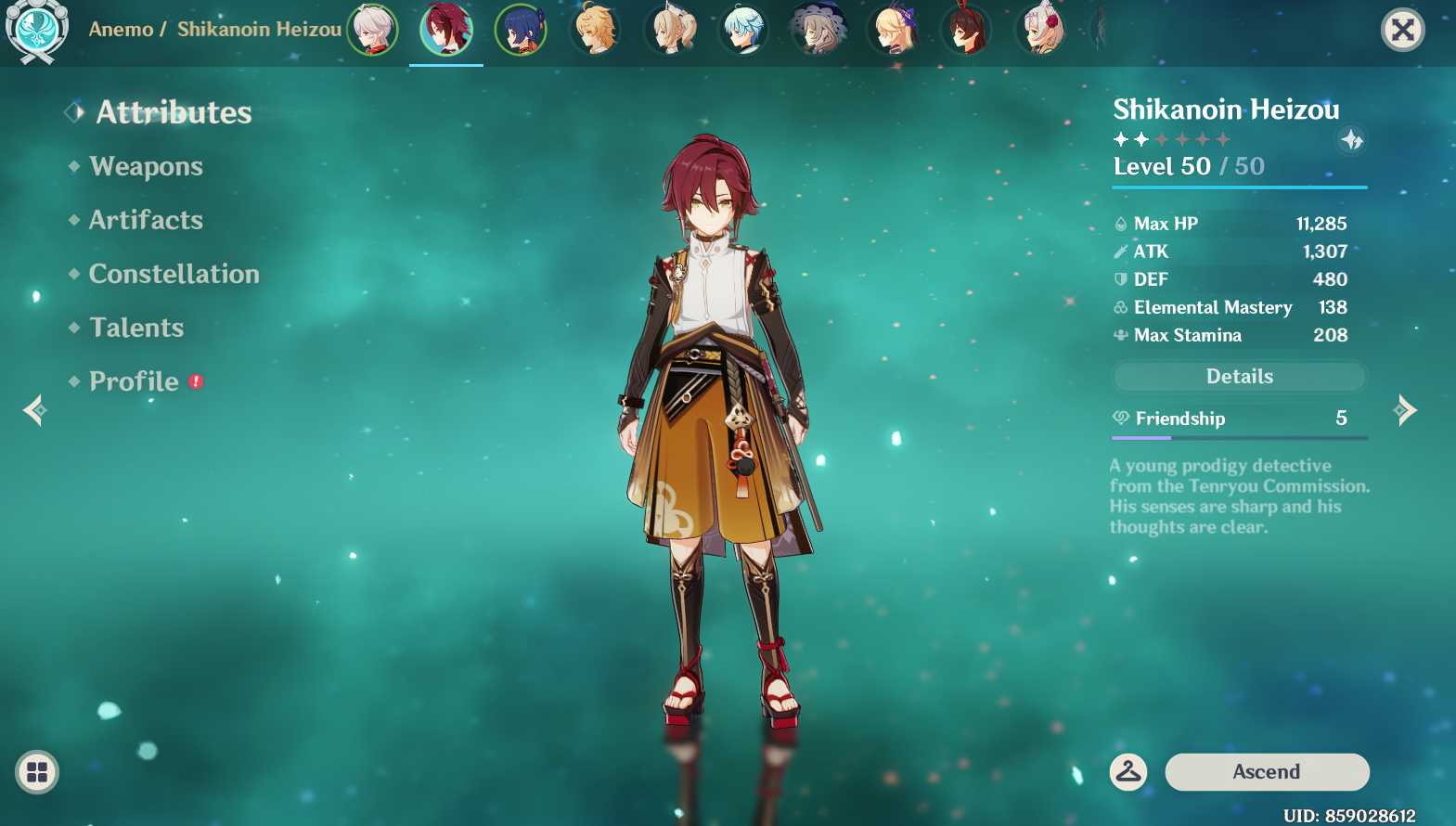Open the party overview grid icon
The width and height of the screenshot is (1456, 826).
click(35, 771)
